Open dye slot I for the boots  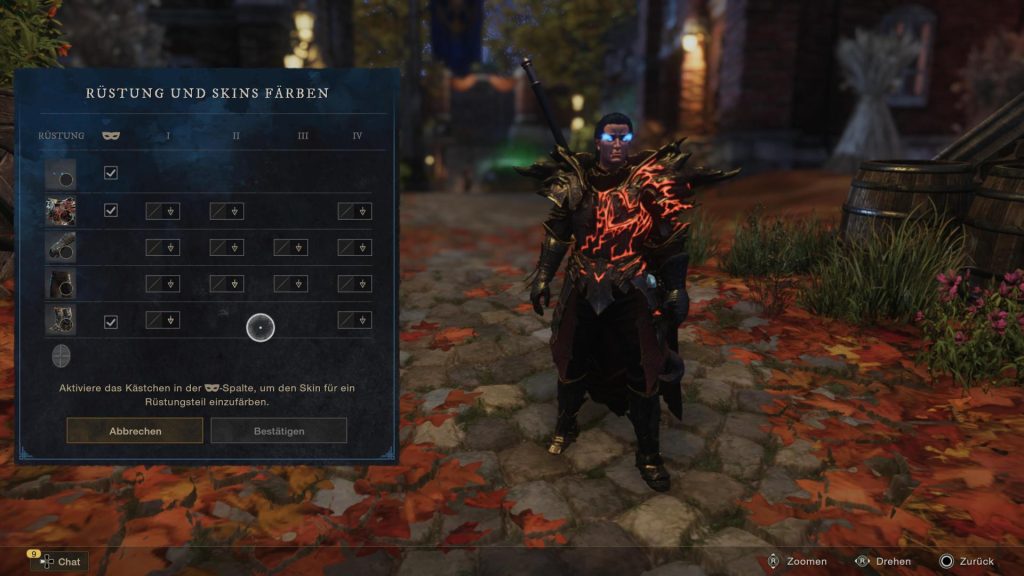pos(163,320)
